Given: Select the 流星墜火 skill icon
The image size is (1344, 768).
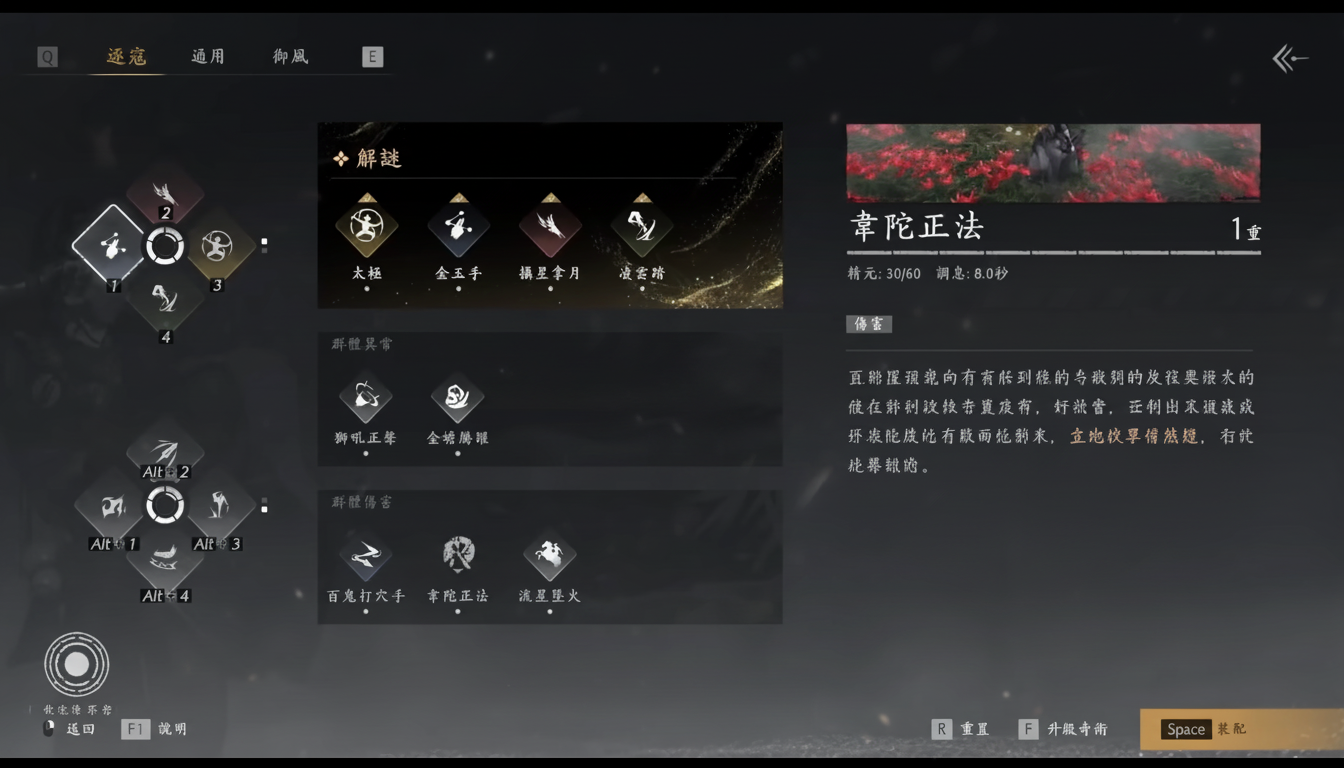Looking at the screenshot, I should point(549,556).
